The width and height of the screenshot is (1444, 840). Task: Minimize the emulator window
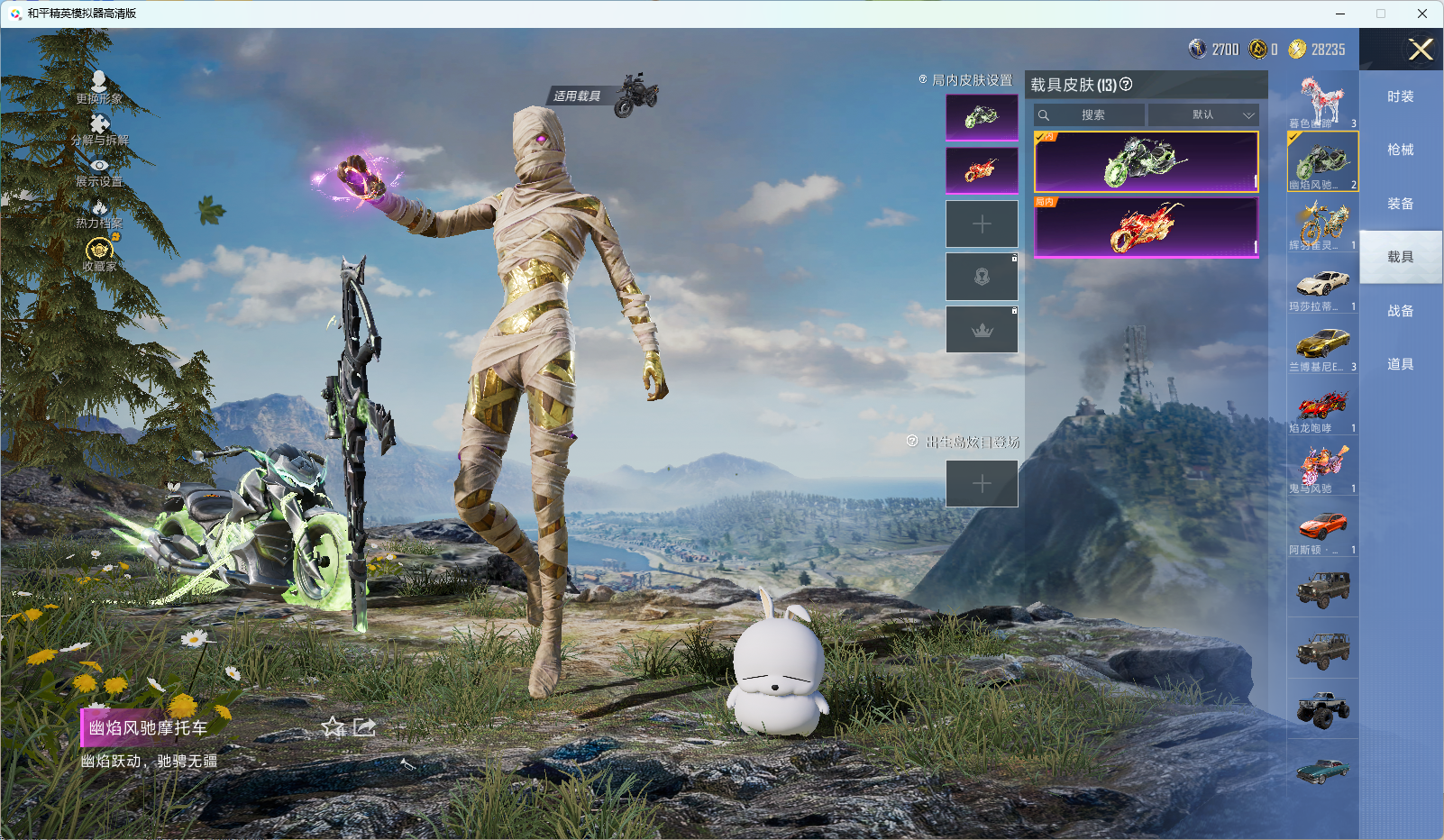coord(1340,14)
